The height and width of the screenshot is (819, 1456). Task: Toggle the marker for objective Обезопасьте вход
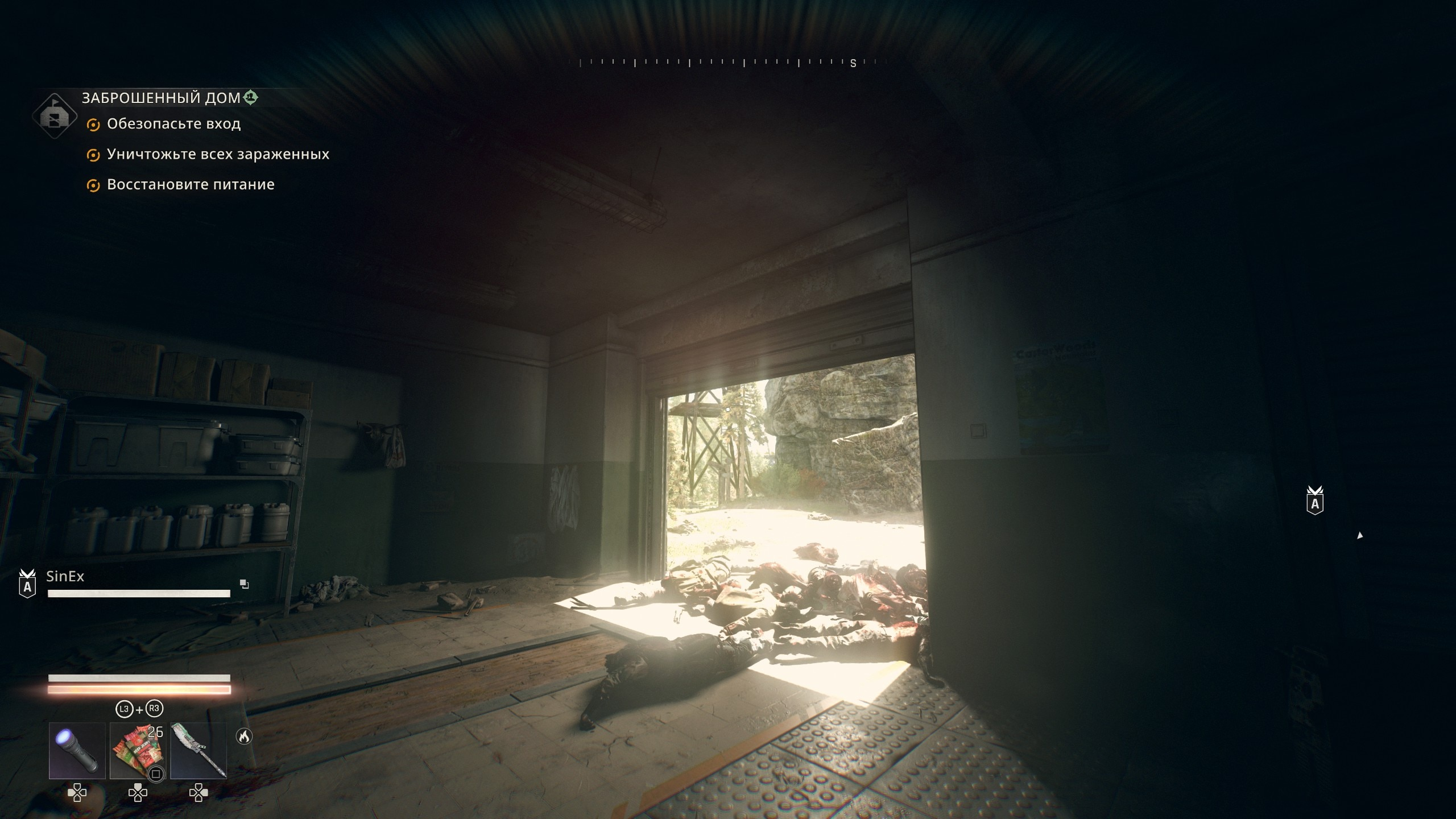[x=93, y=124]
